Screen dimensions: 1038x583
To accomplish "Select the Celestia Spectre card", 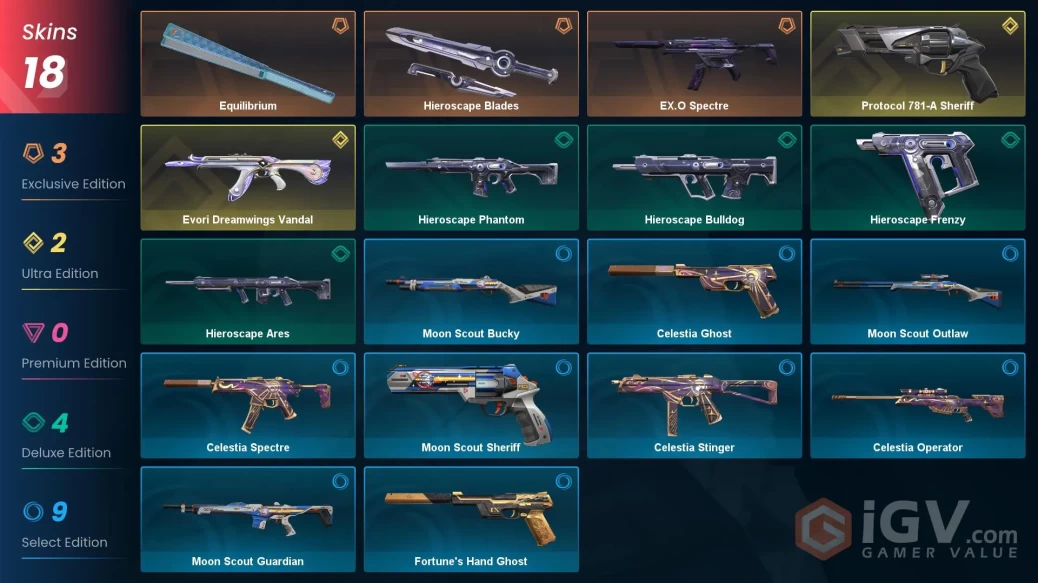I will pyautogui.click(x=248, y=406).
